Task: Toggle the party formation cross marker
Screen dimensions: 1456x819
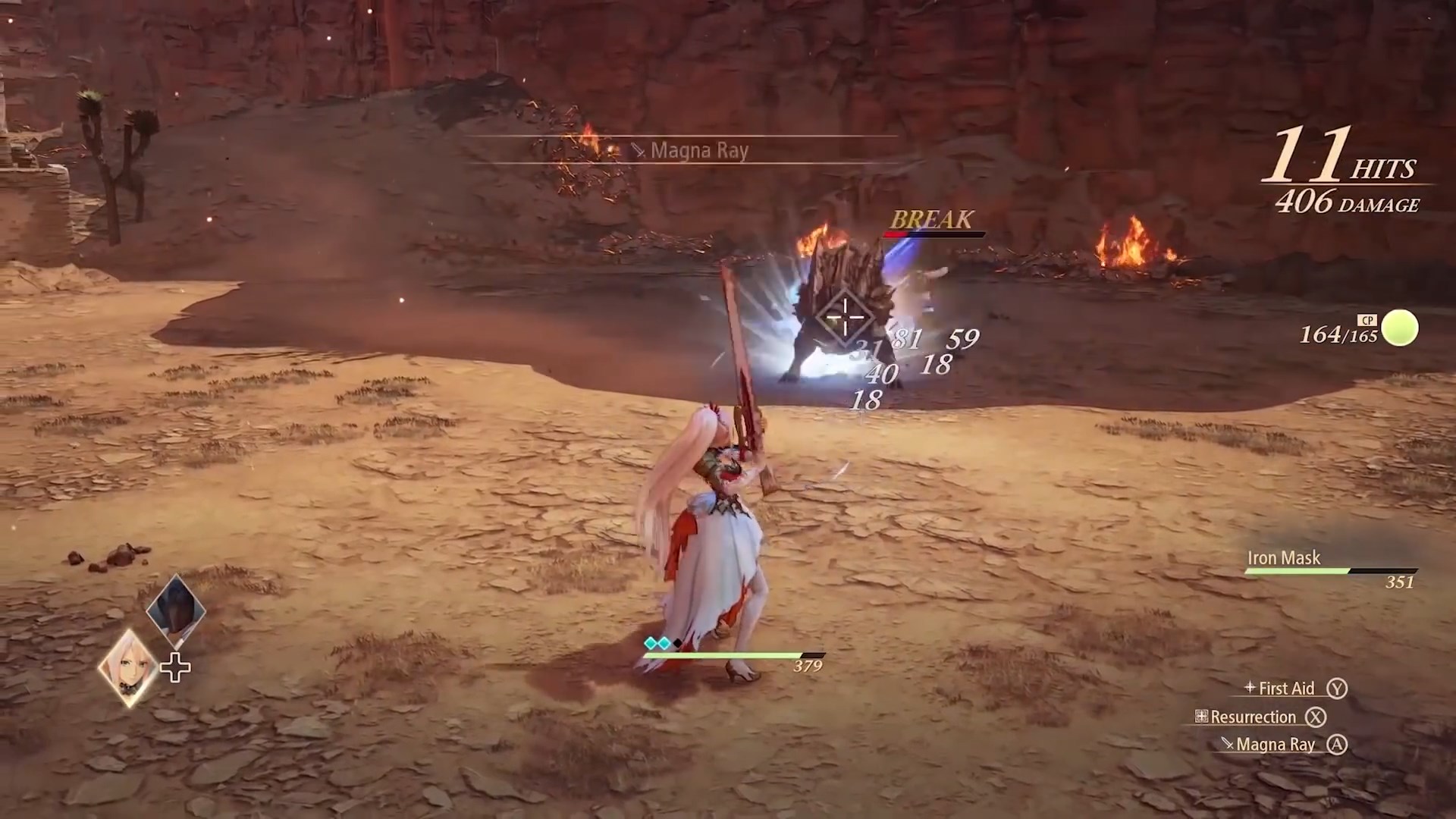Action: coord(174,667)
